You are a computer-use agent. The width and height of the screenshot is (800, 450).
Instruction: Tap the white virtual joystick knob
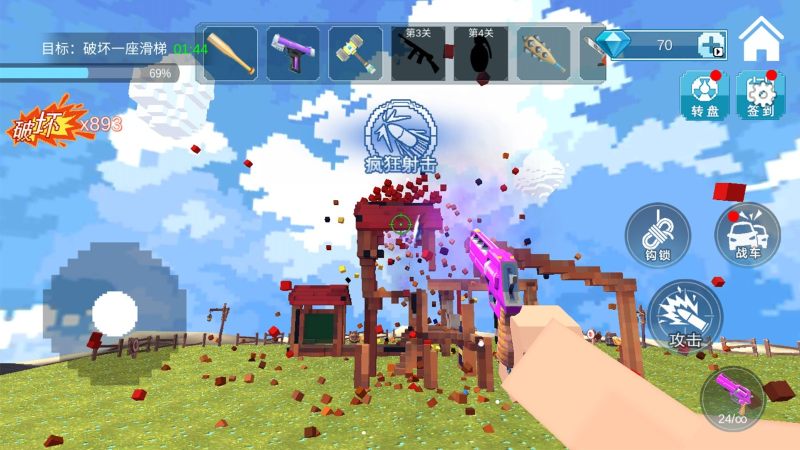(x=114, y=314)
